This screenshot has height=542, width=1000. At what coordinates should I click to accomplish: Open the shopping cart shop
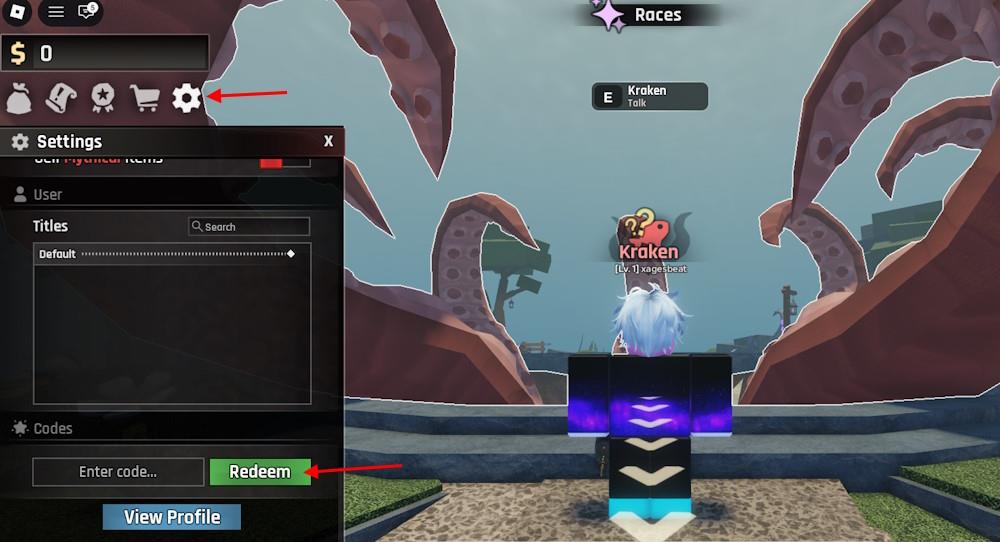click(145, 98)
